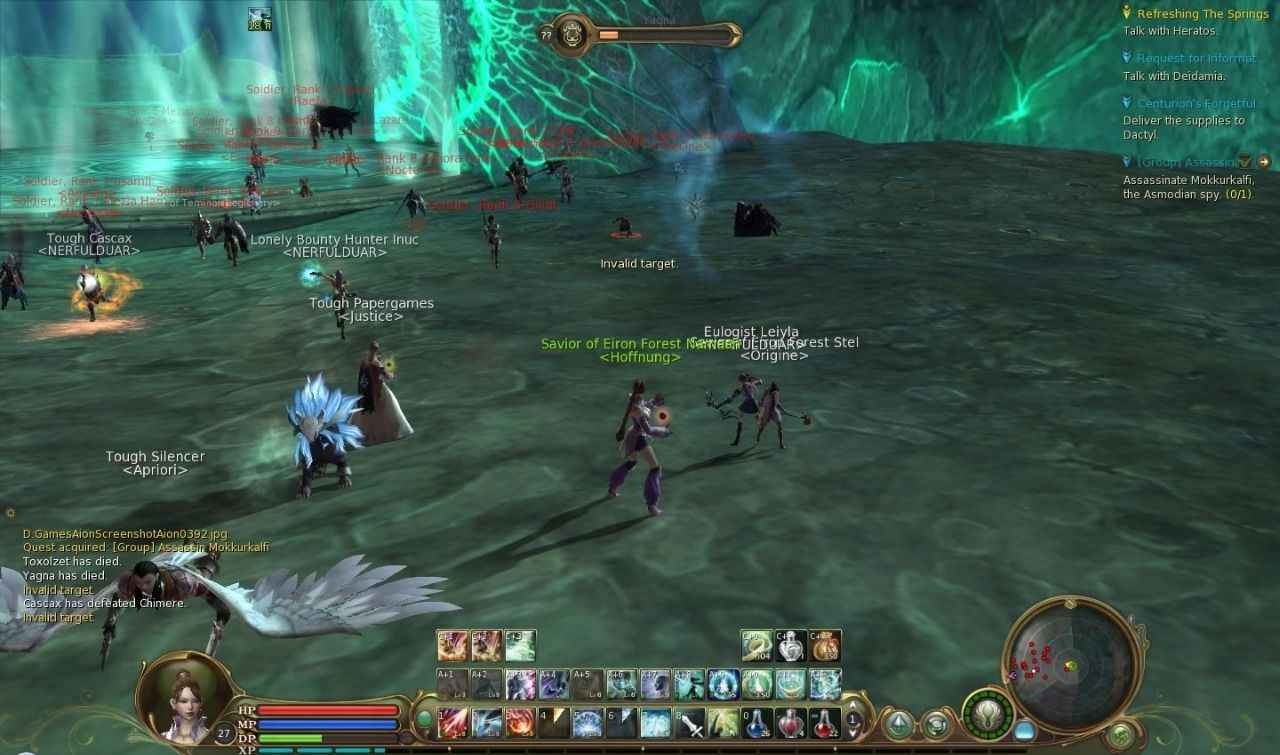This screenshot has width=1280, height=755.
Task: Open the crystal-shaped menu button
Action: pyautogui.click(x=898, y=723)
